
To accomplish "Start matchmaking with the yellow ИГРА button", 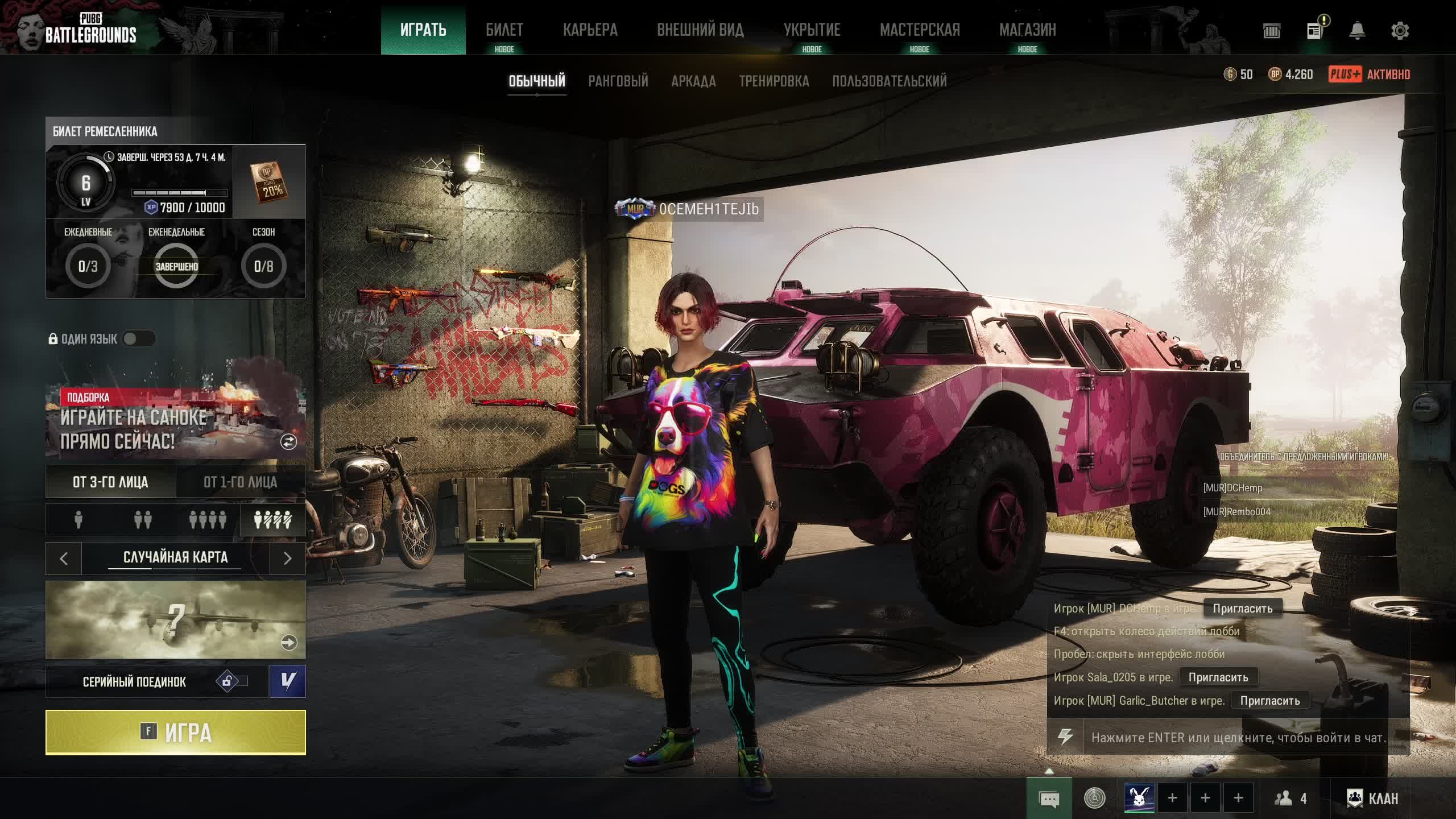I will (175, 733).
